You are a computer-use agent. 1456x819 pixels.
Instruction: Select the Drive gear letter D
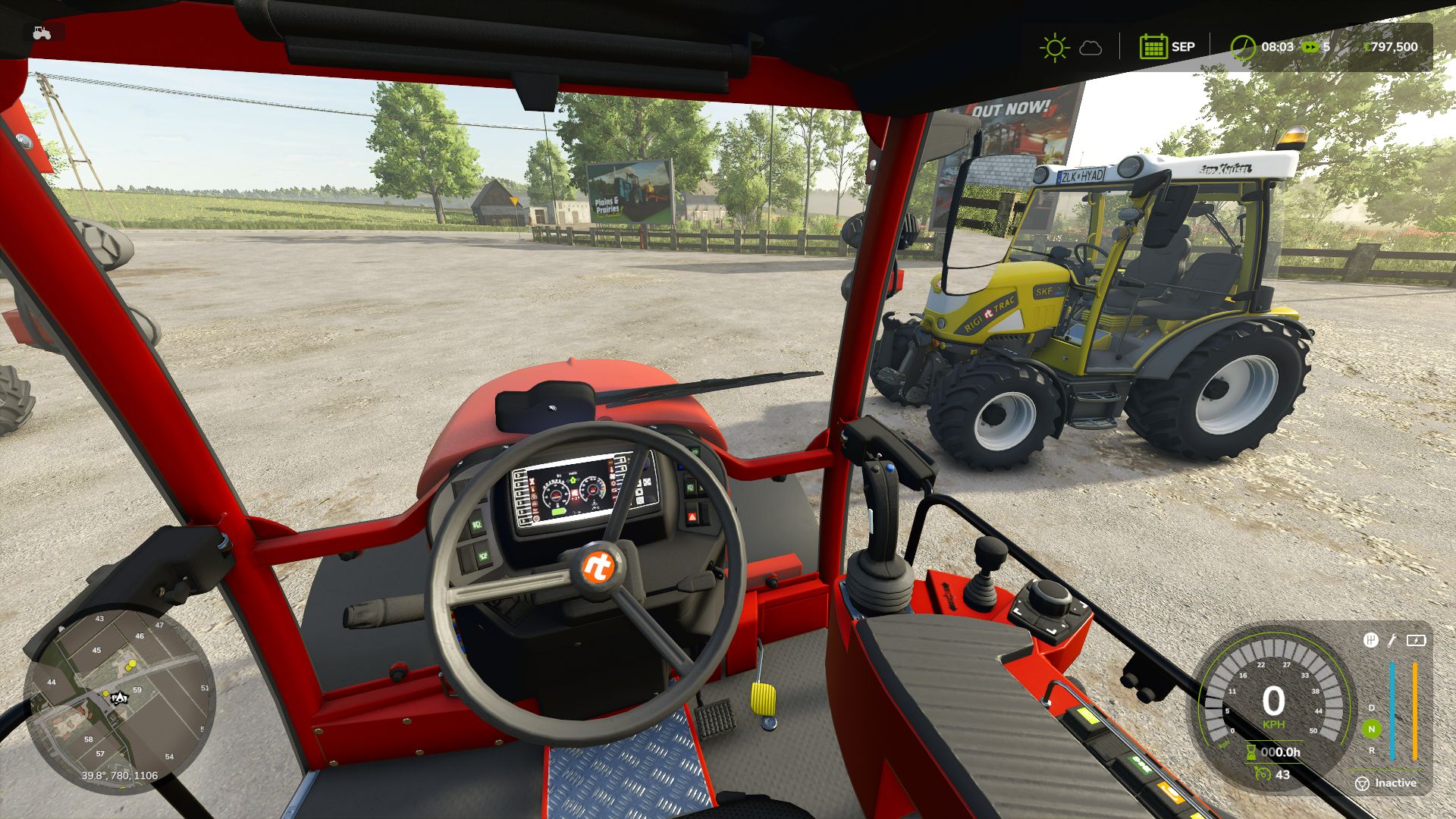click(x=1371, y=708)
